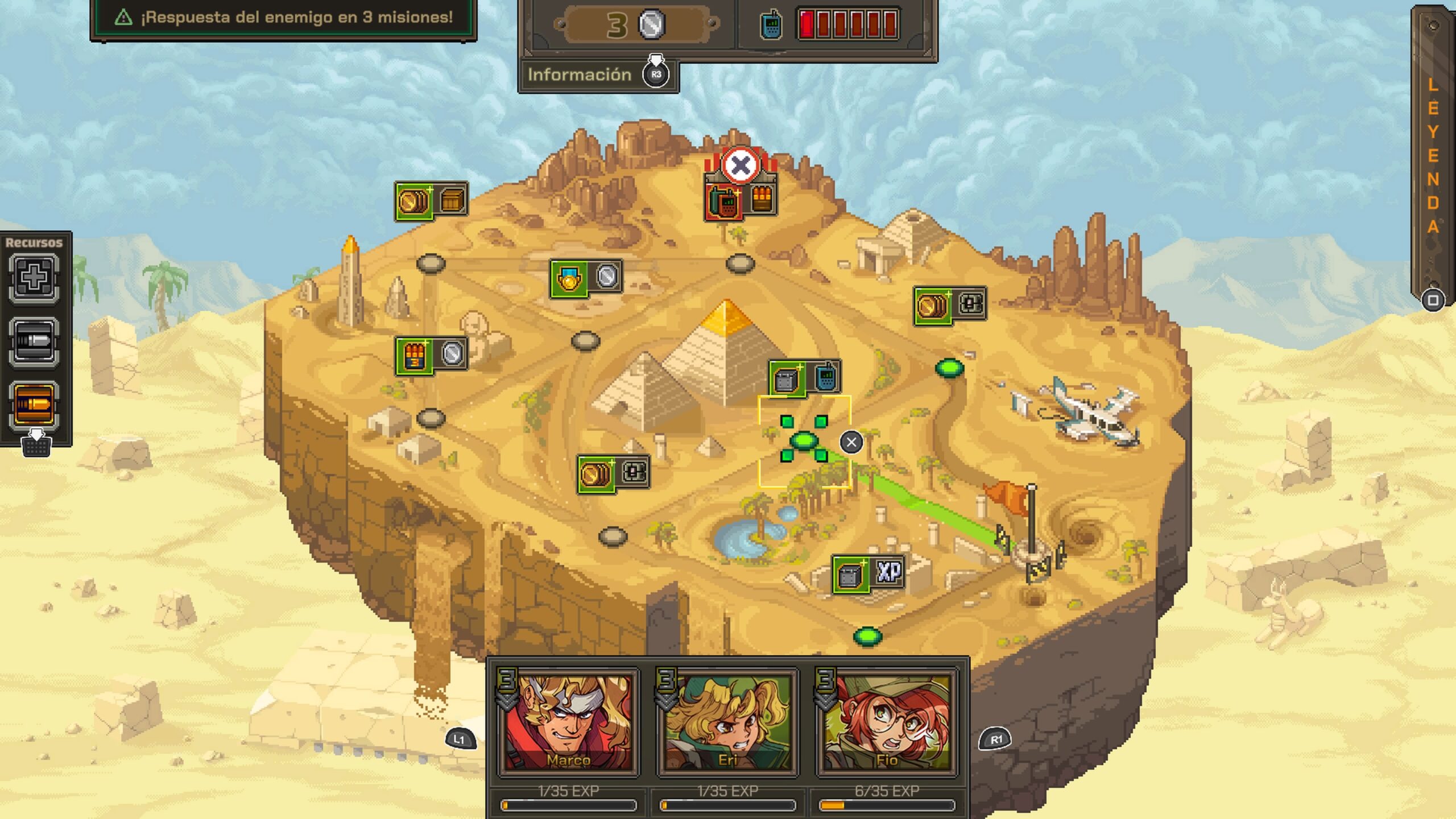Choose the mission with crate and radio reward
The width and height of the screenshot is (1456, 819).
pos(804,378)
